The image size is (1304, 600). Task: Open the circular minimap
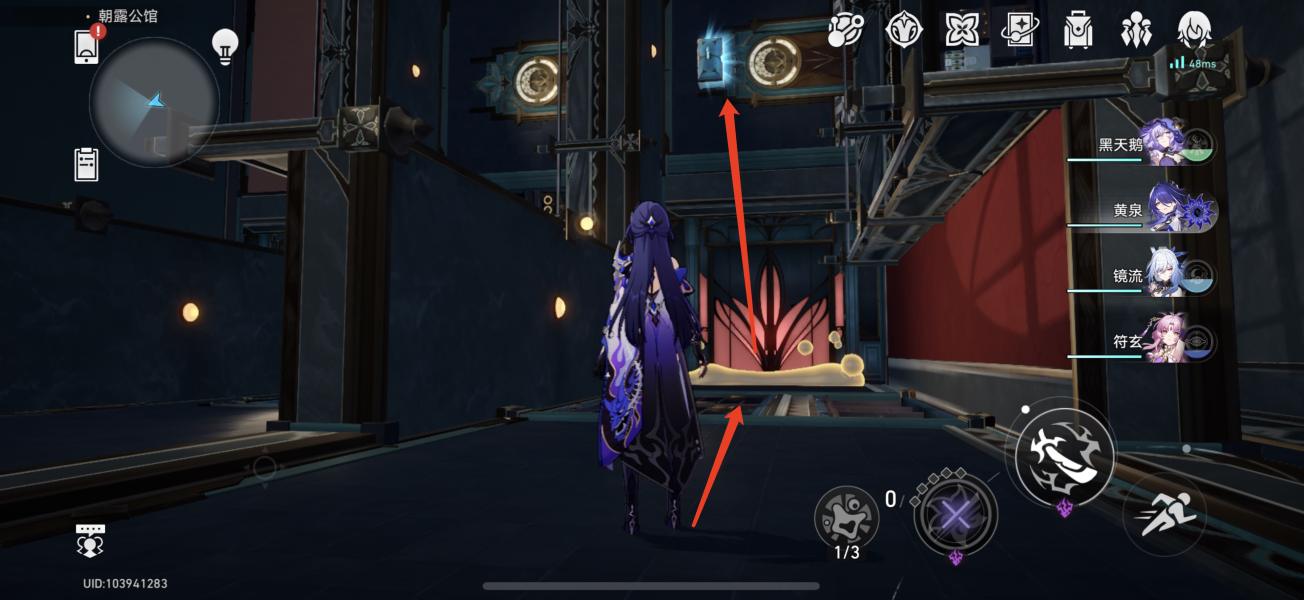[x=154, y=102]
